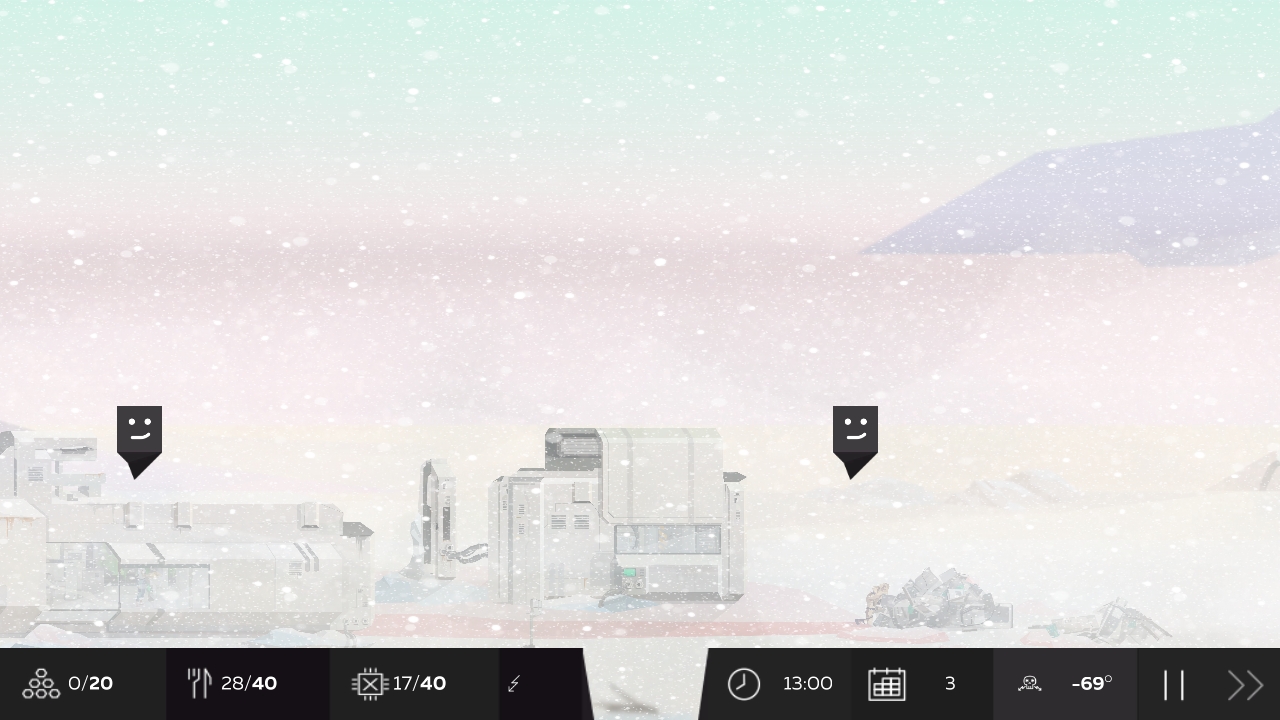Toggle the food counter panel showing 28/40
The width and height of the screenshot is (1280, 720).
(249, 683)
